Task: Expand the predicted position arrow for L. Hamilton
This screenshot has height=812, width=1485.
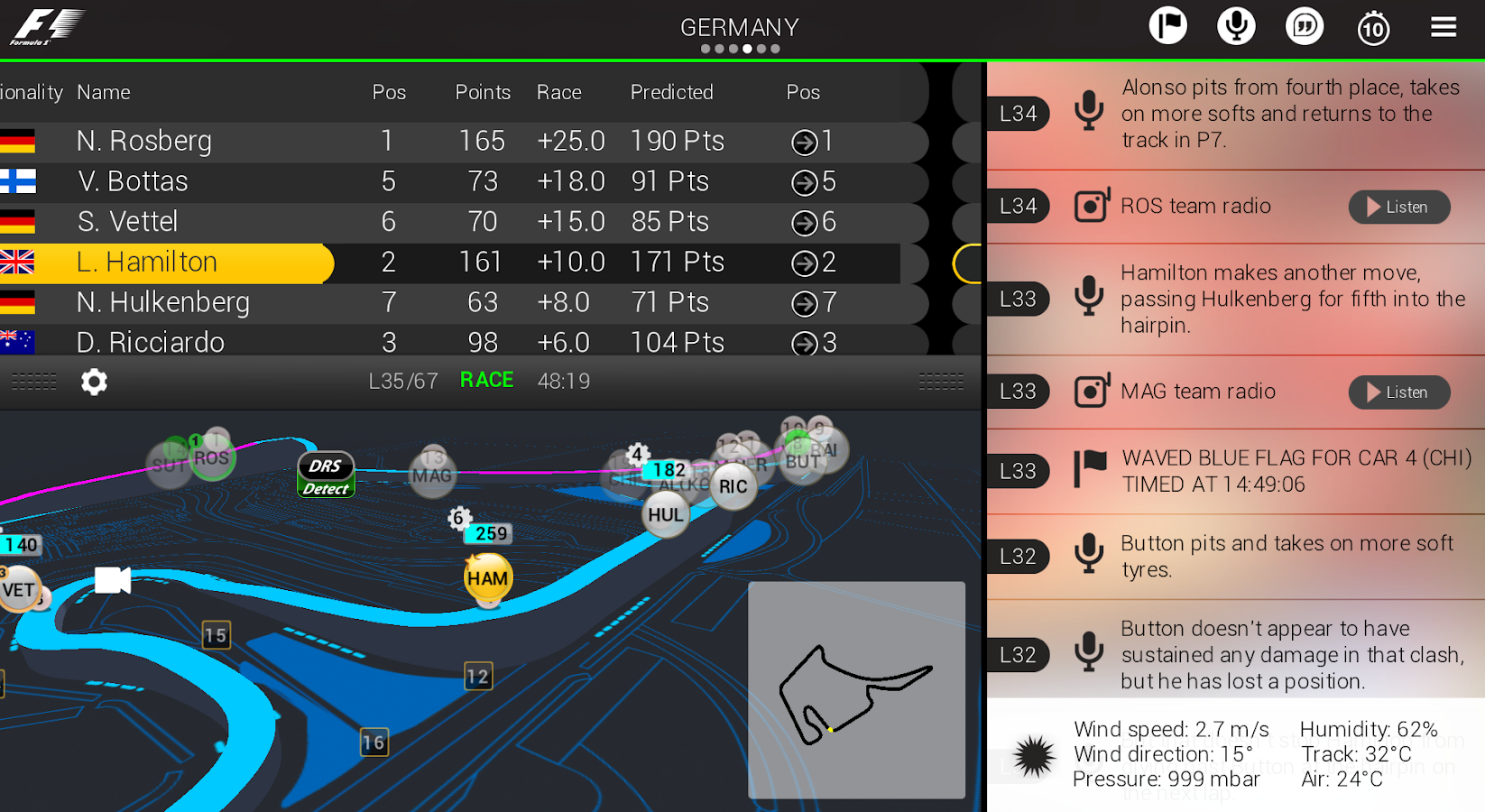Action: [x=806, y=263]
